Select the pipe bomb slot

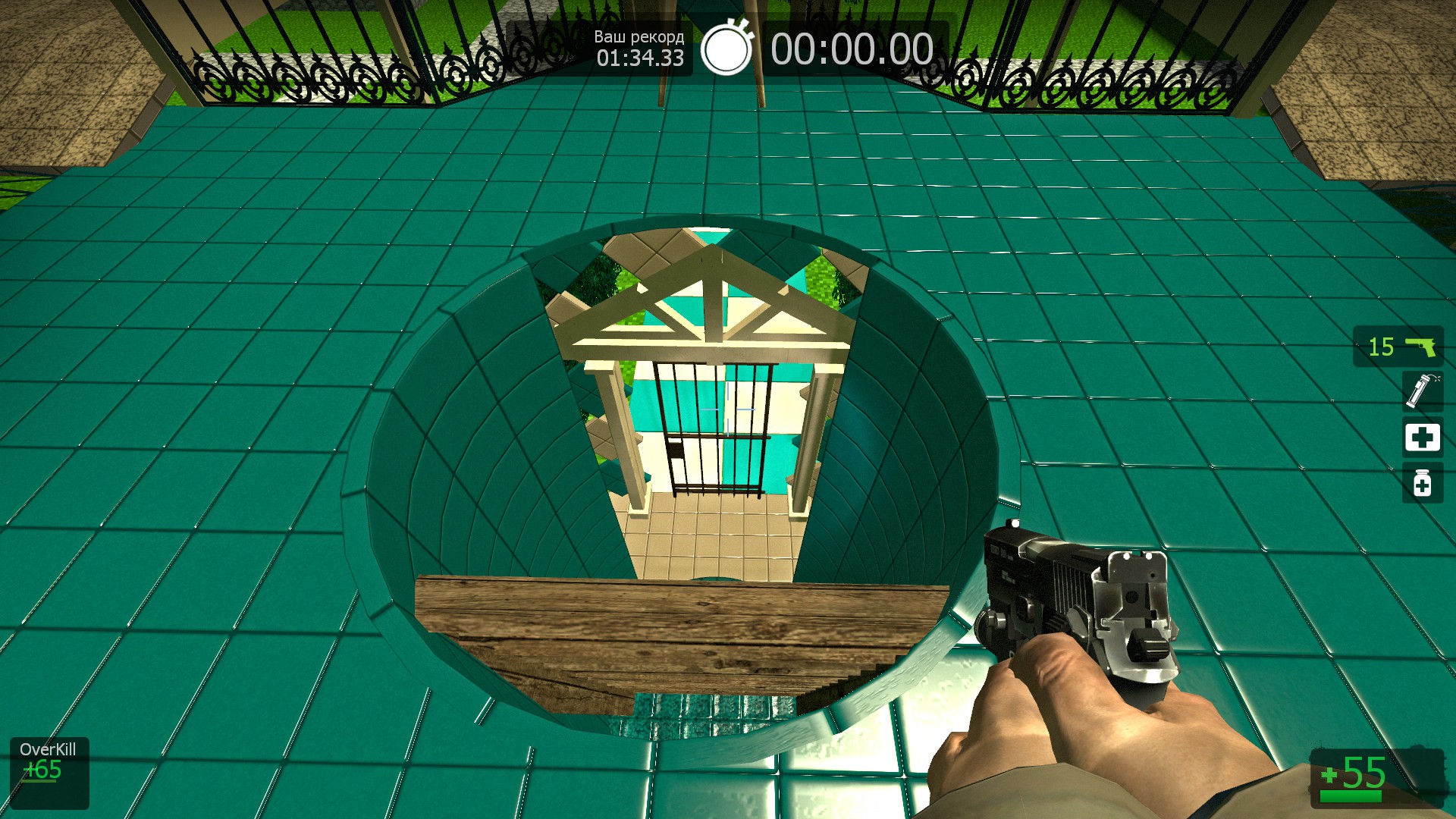[x=1421, y=391]
